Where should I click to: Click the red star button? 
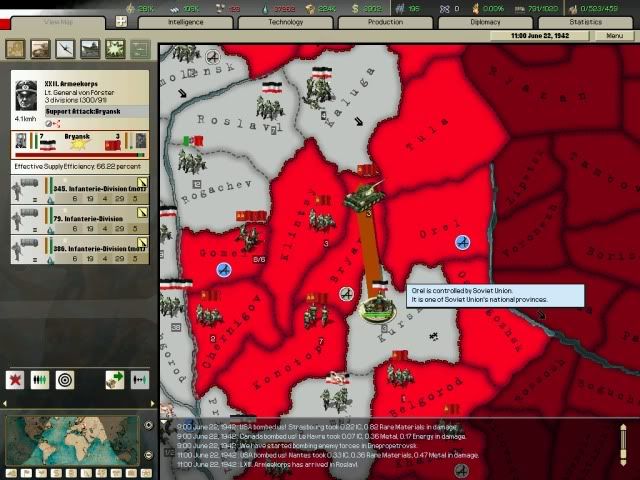16,380
